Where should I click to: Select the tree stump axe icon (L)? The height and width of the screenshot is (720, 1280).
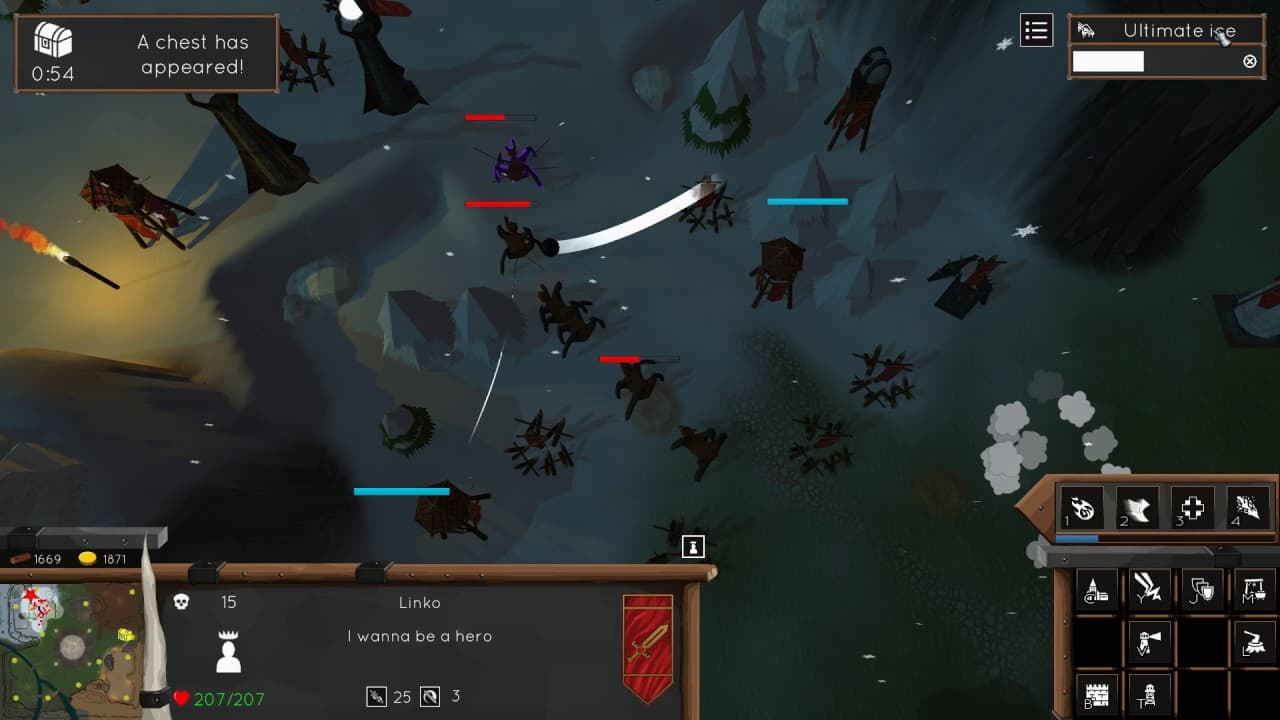pos(1254,639)
